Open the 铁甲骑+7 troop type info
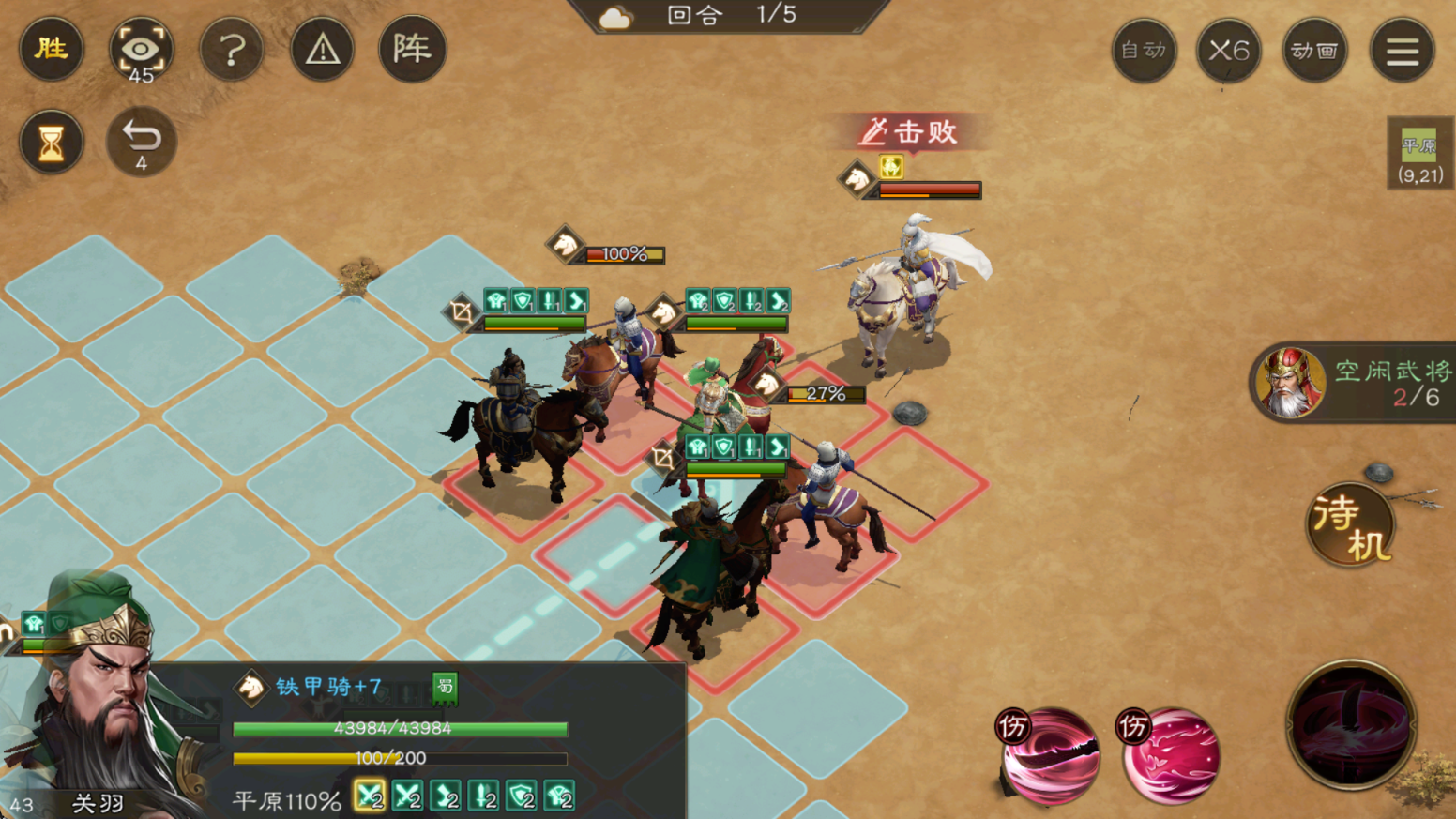 tap(328, 688)
